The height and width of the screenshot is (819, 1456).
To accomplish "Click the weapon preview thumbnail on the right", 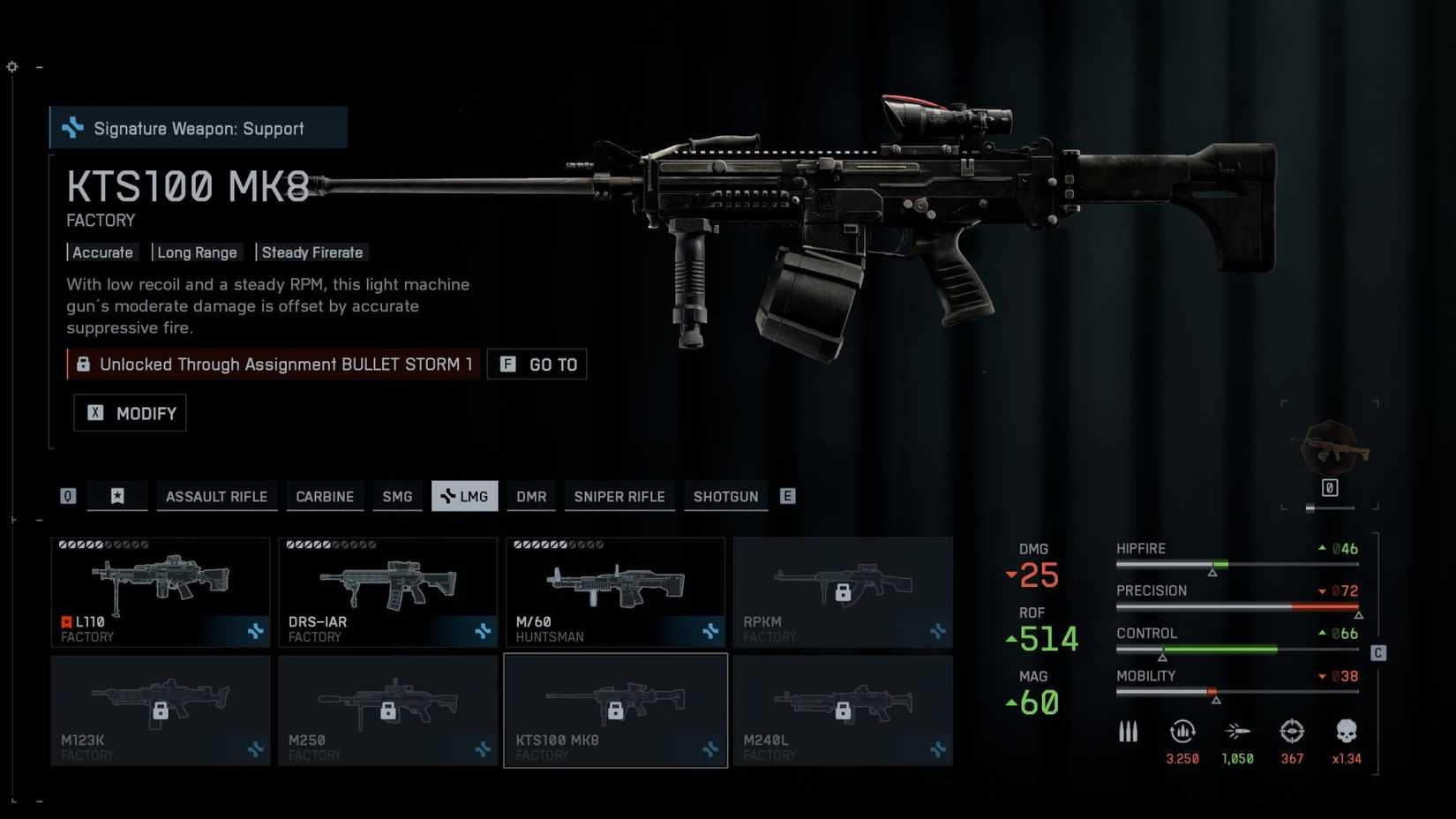I will coord(1330,450).
